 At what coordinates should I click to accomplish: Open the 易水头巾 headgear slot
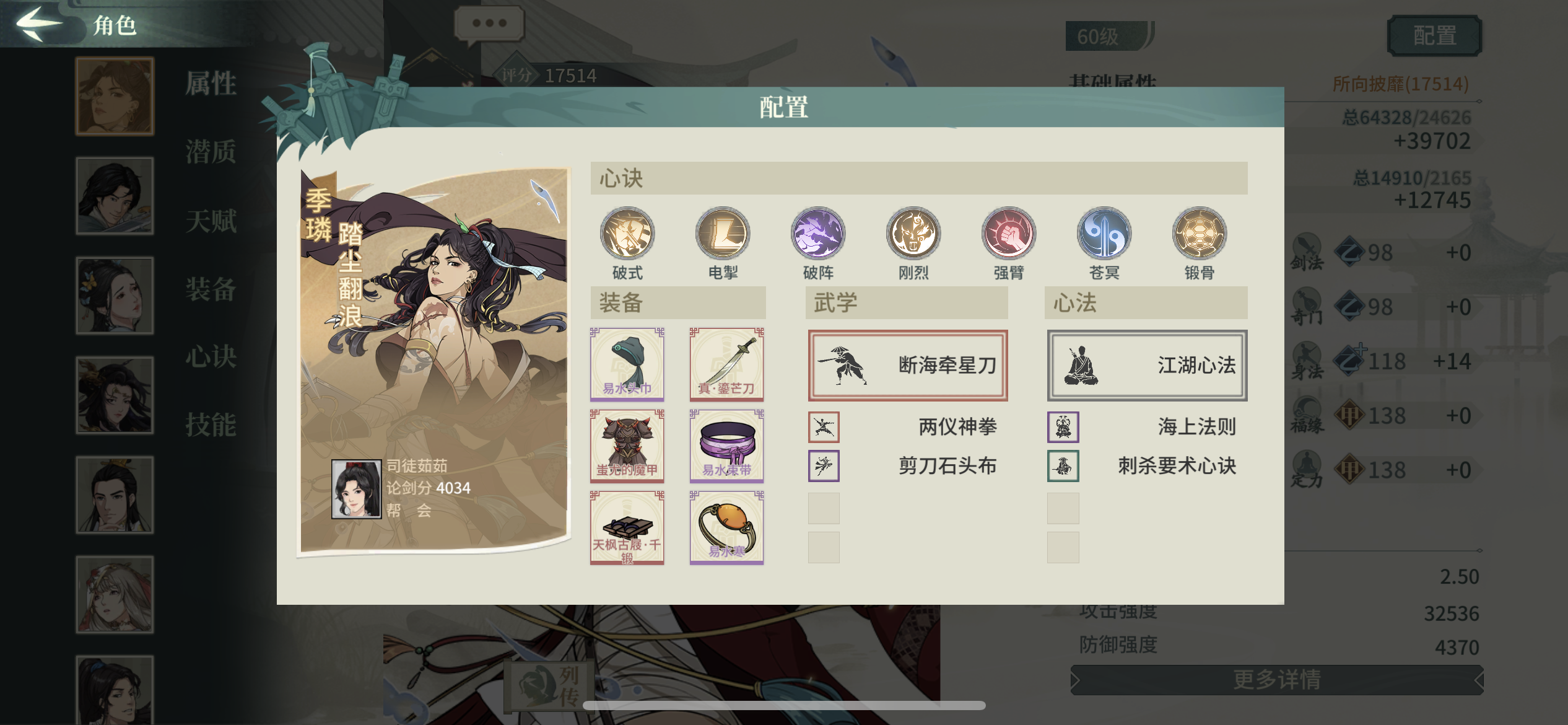(627, 364)
